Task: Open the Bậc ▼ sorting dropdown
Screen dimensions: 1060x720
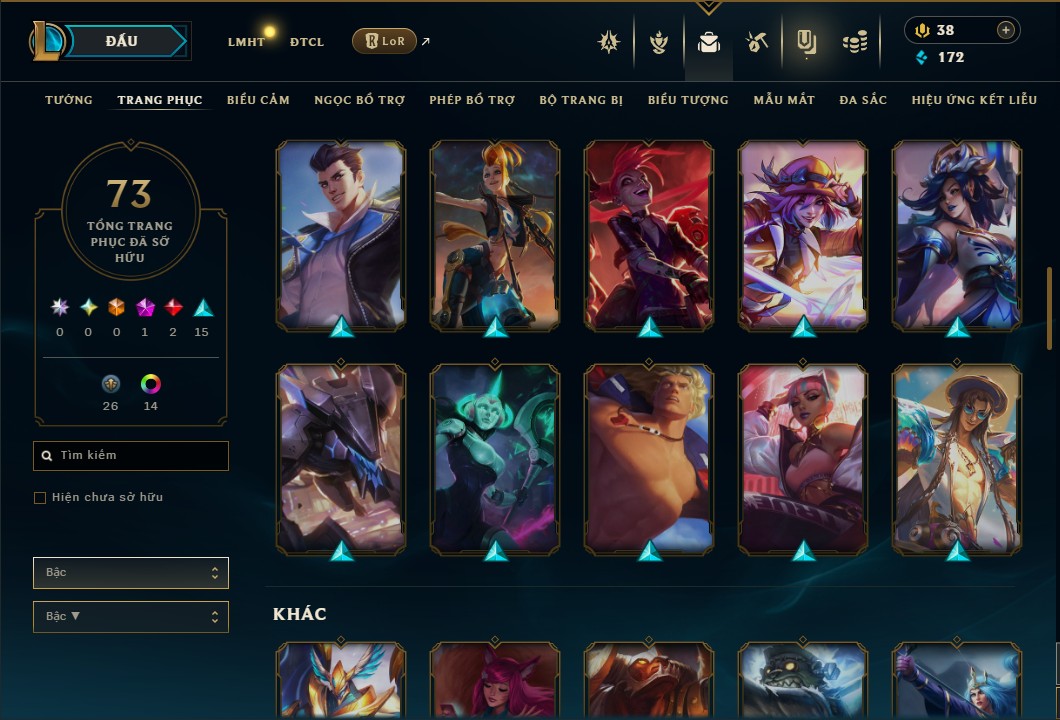Action: click(x=131, y=617)
